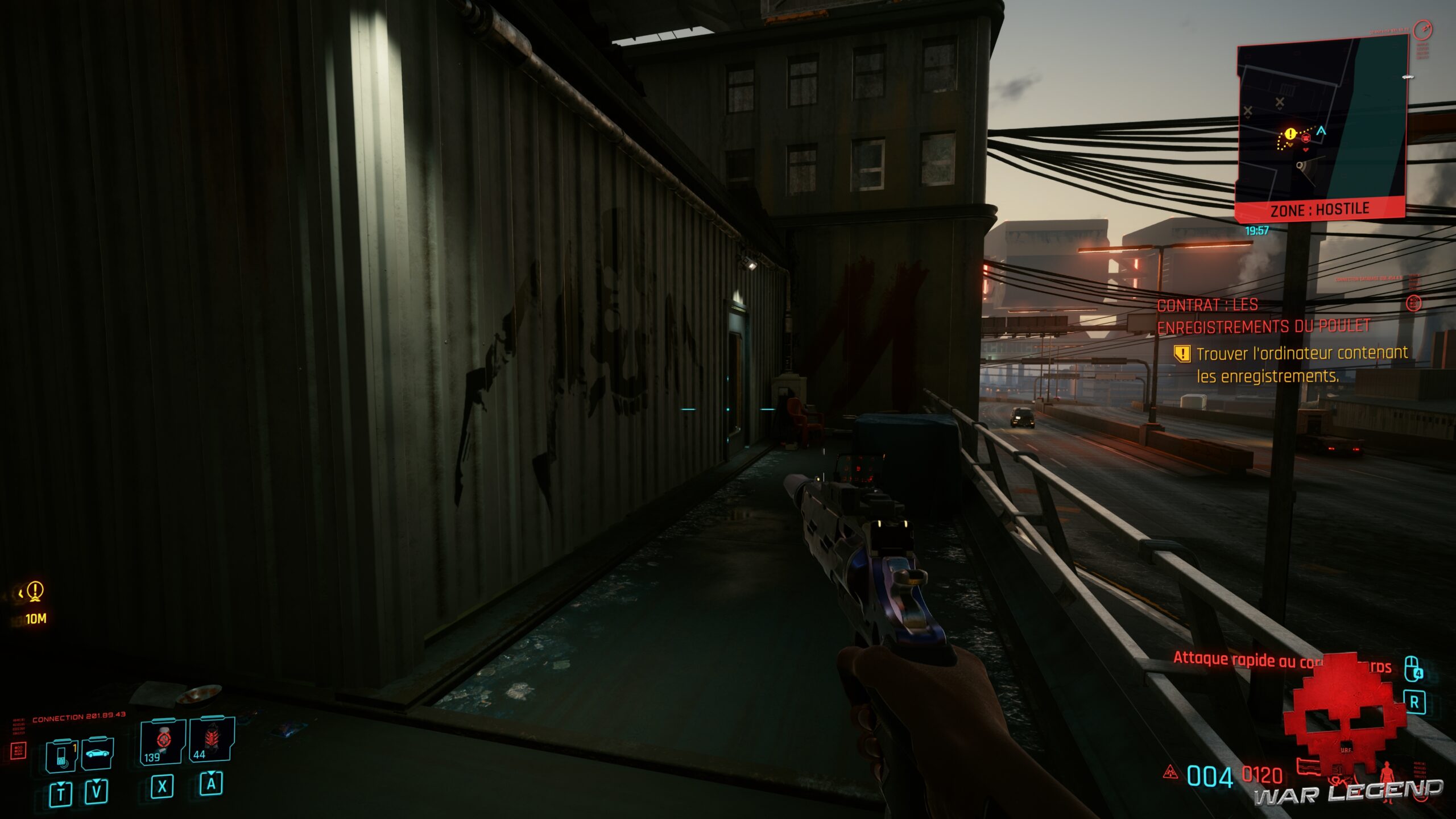Toggle the V keybind for vehicle
Viewport: 1456px width, 819px height.
pyautogui.click(x=96, y=791)
